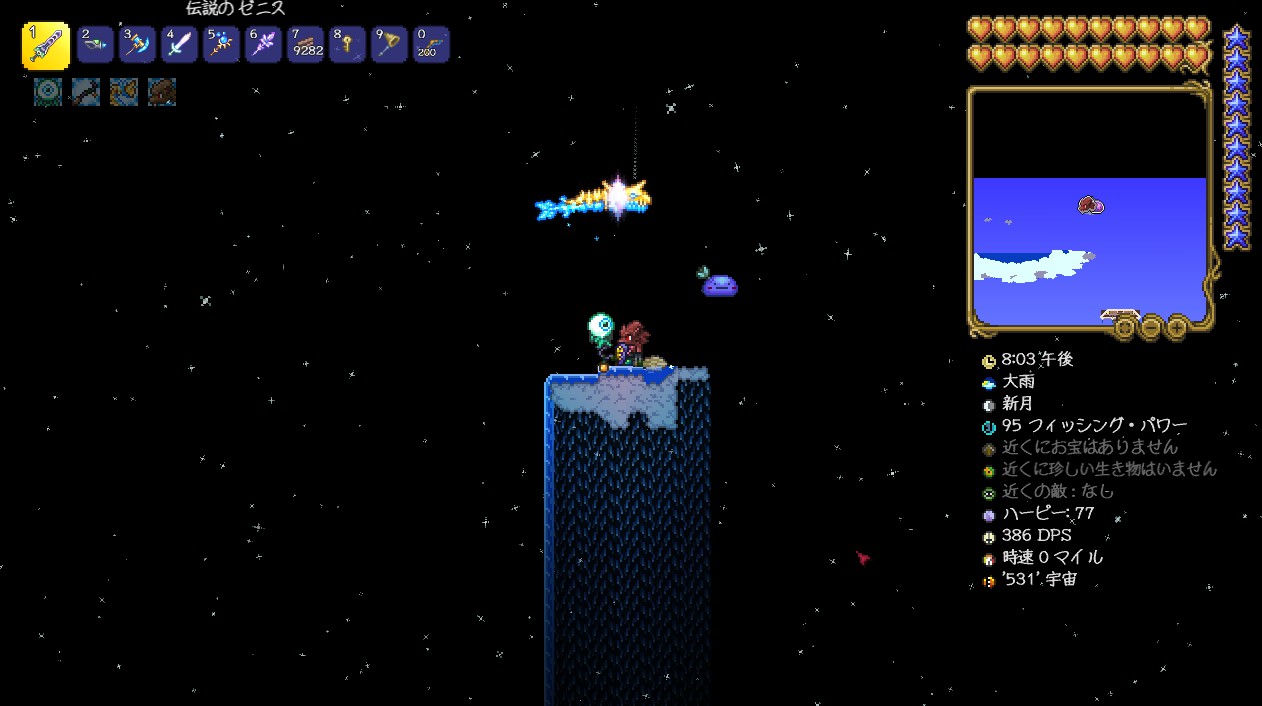Image resolution: width=1262 pixels, height=706 pixels.
Task: Select the Zenith sword in hotbar slot 1
Action: (x=46, y=45)
